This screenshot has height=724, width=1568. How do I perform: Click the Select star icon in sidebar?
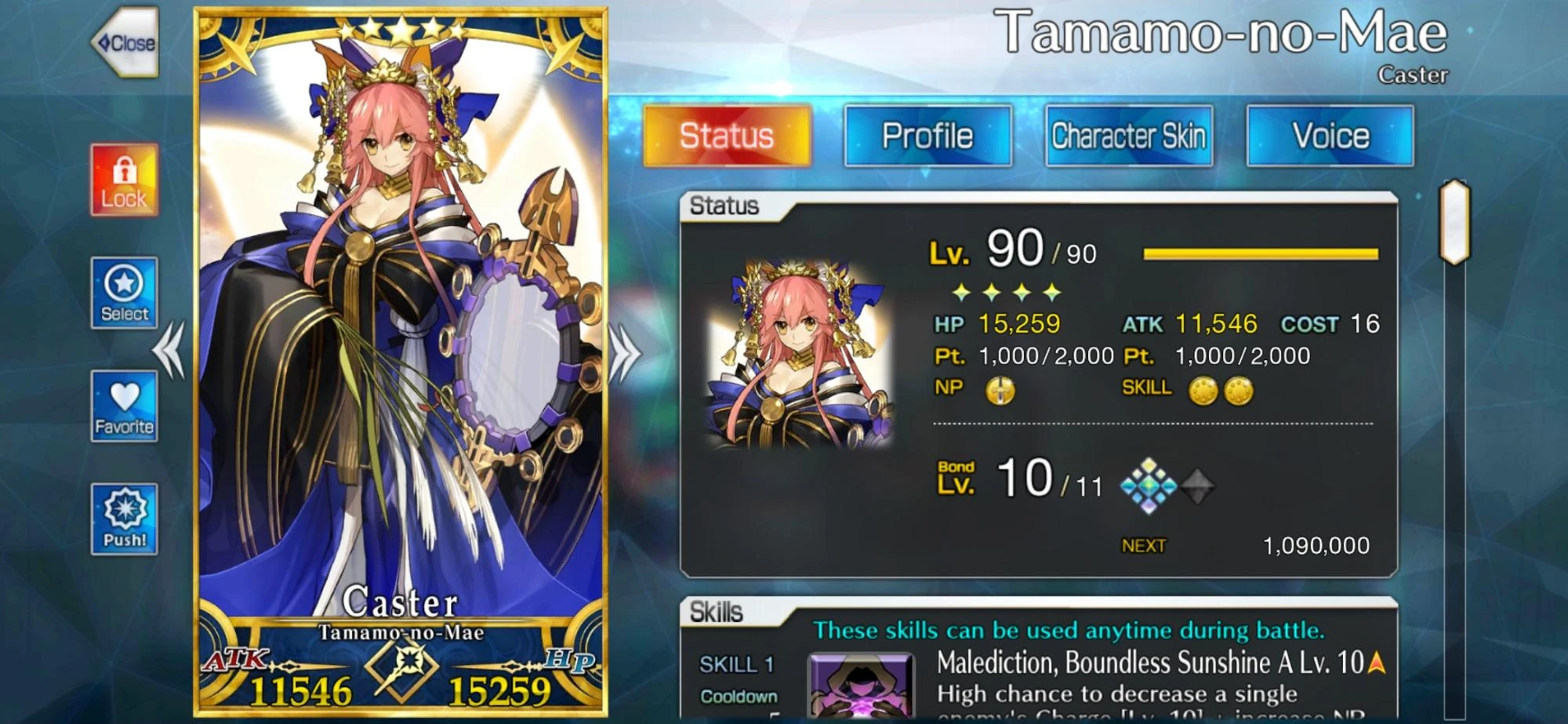(123, 294)
